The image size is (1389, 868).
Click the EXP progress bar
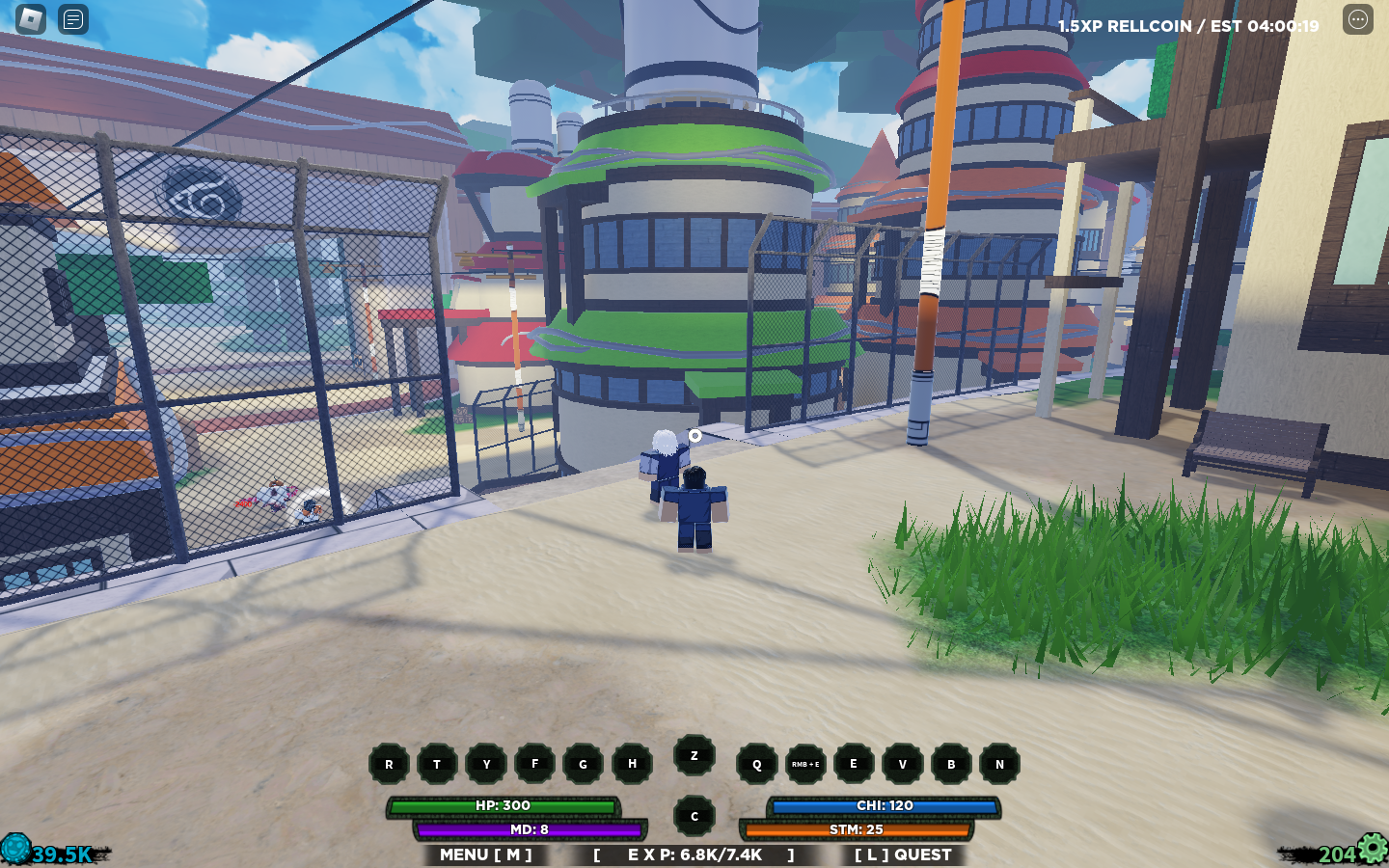[x=693, y=854]
